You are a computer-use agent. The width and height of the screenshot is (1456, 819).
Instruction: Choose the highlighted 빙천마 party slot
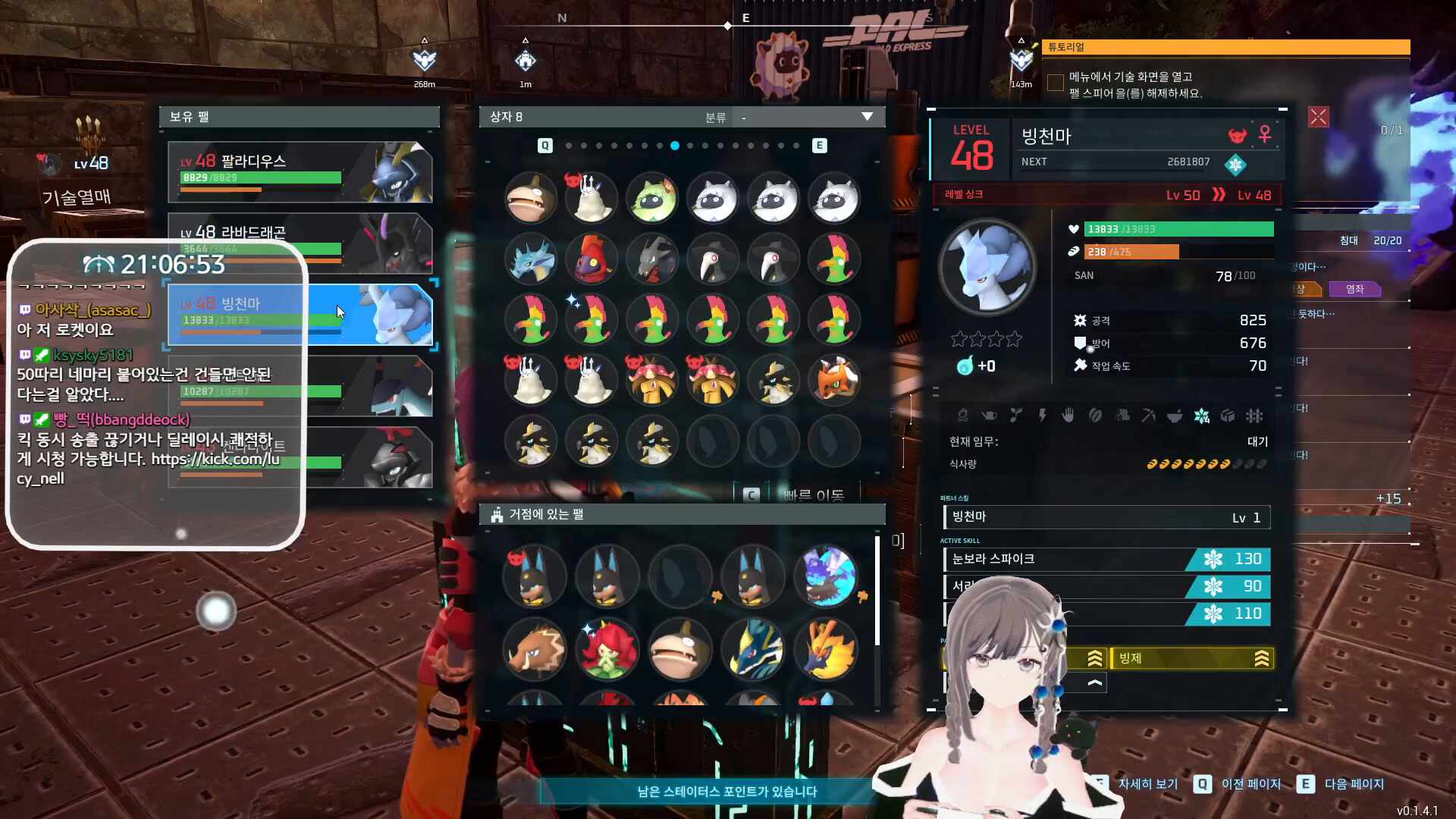(300, 314)
